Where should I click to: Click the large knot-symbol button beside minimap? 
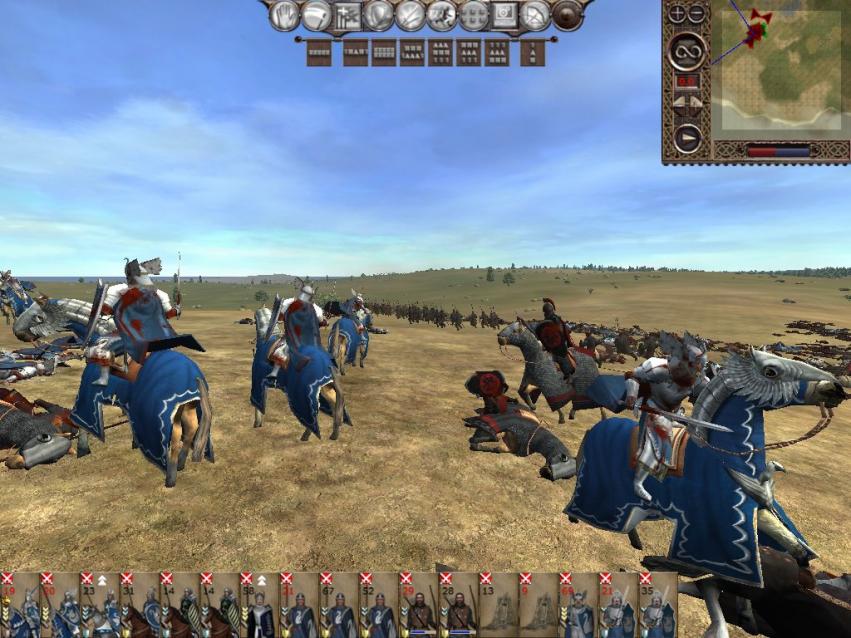(x=687, y=51)
